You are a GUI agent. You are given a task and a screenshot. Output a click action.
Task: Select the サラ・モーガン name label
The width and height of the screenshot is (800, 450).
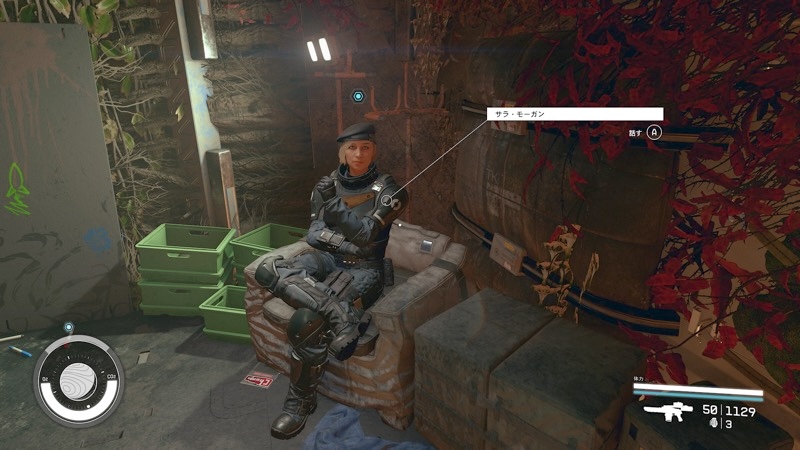(x=574, y=114)
